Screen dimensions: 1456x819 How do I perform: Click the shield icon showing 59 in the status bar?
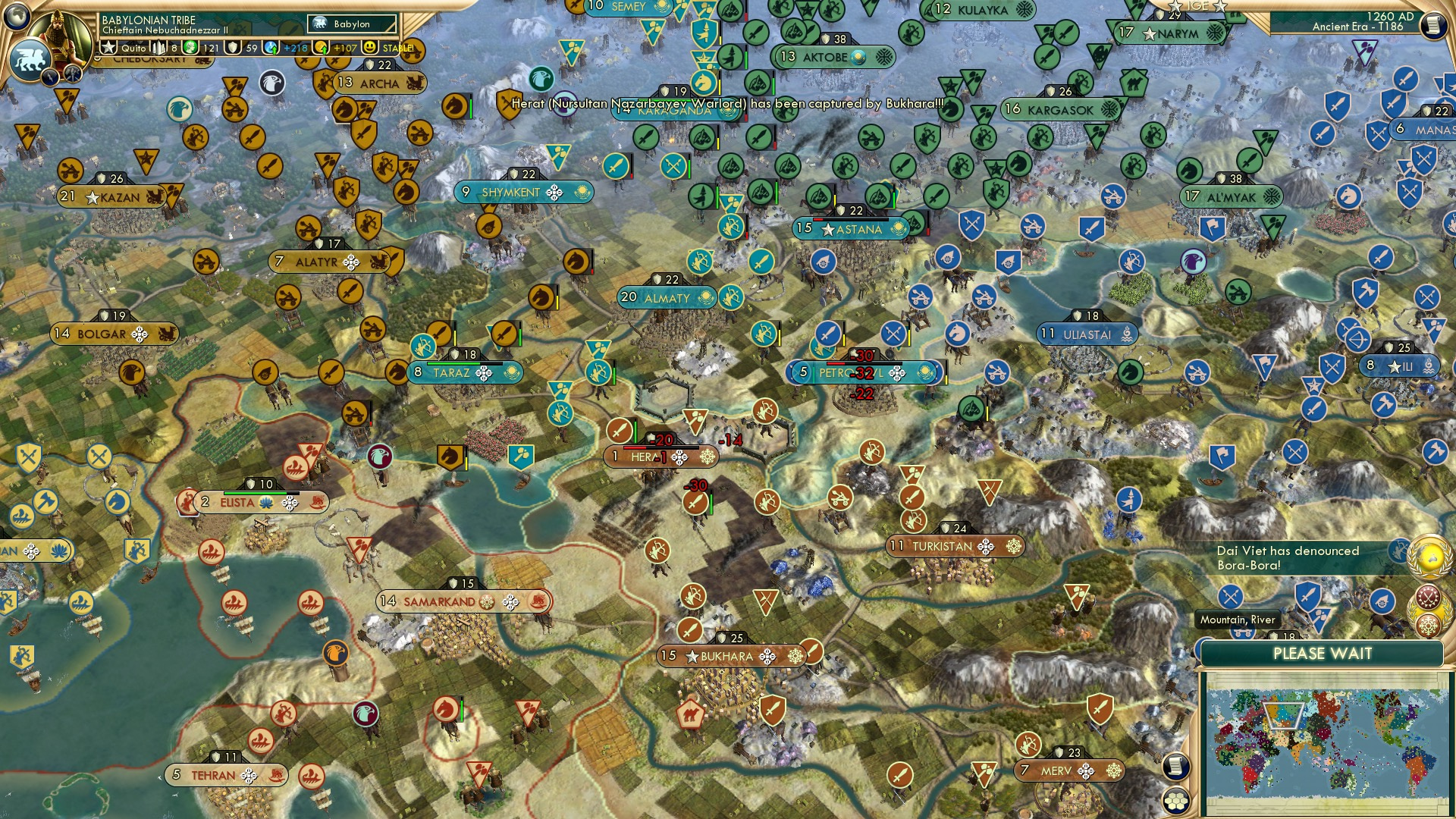pyautogui.click(x=234, y=47)
